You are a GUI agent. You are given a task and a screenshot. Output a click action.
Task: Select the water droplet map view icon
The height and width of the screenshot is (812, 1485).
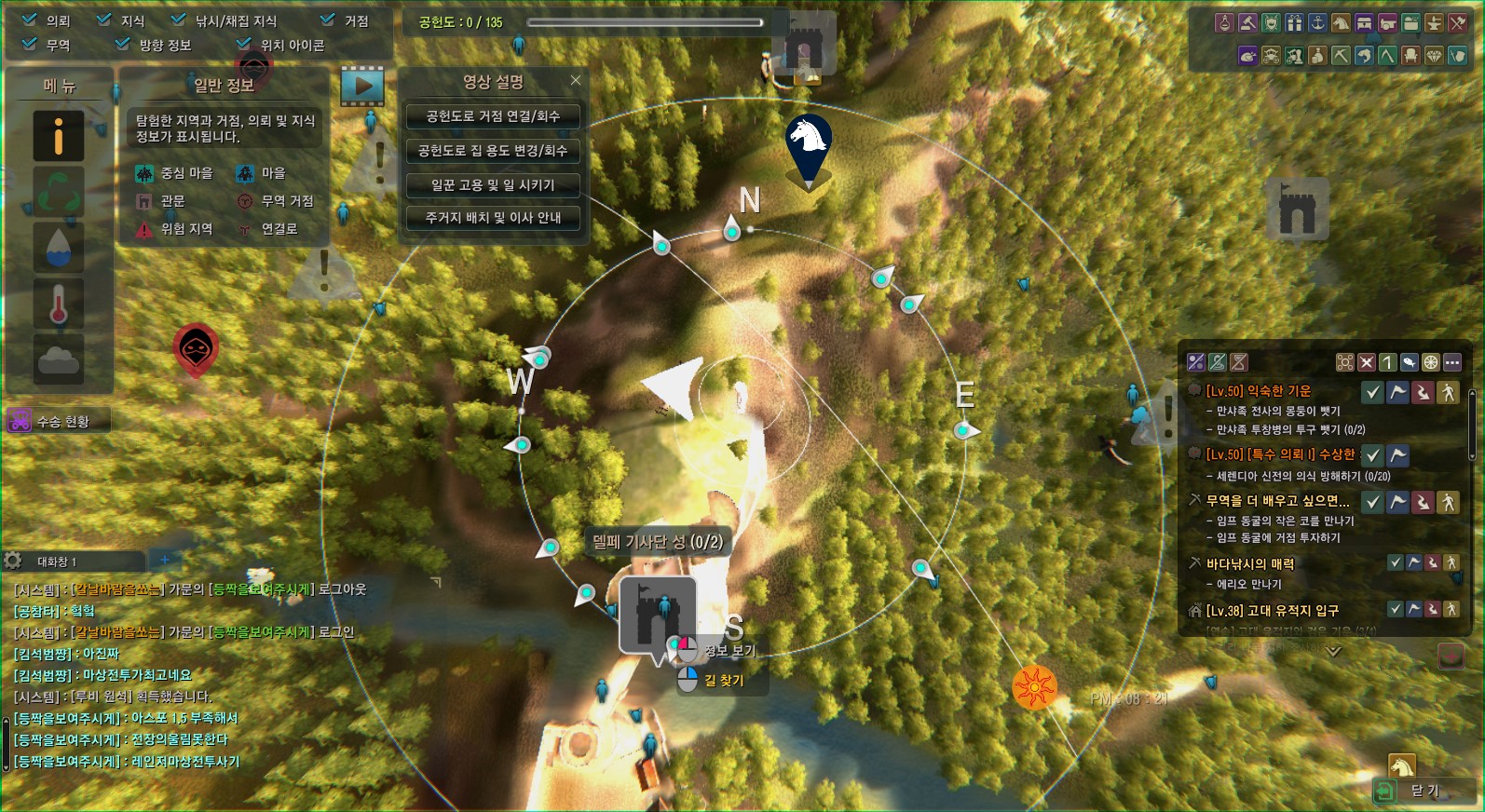59,248
